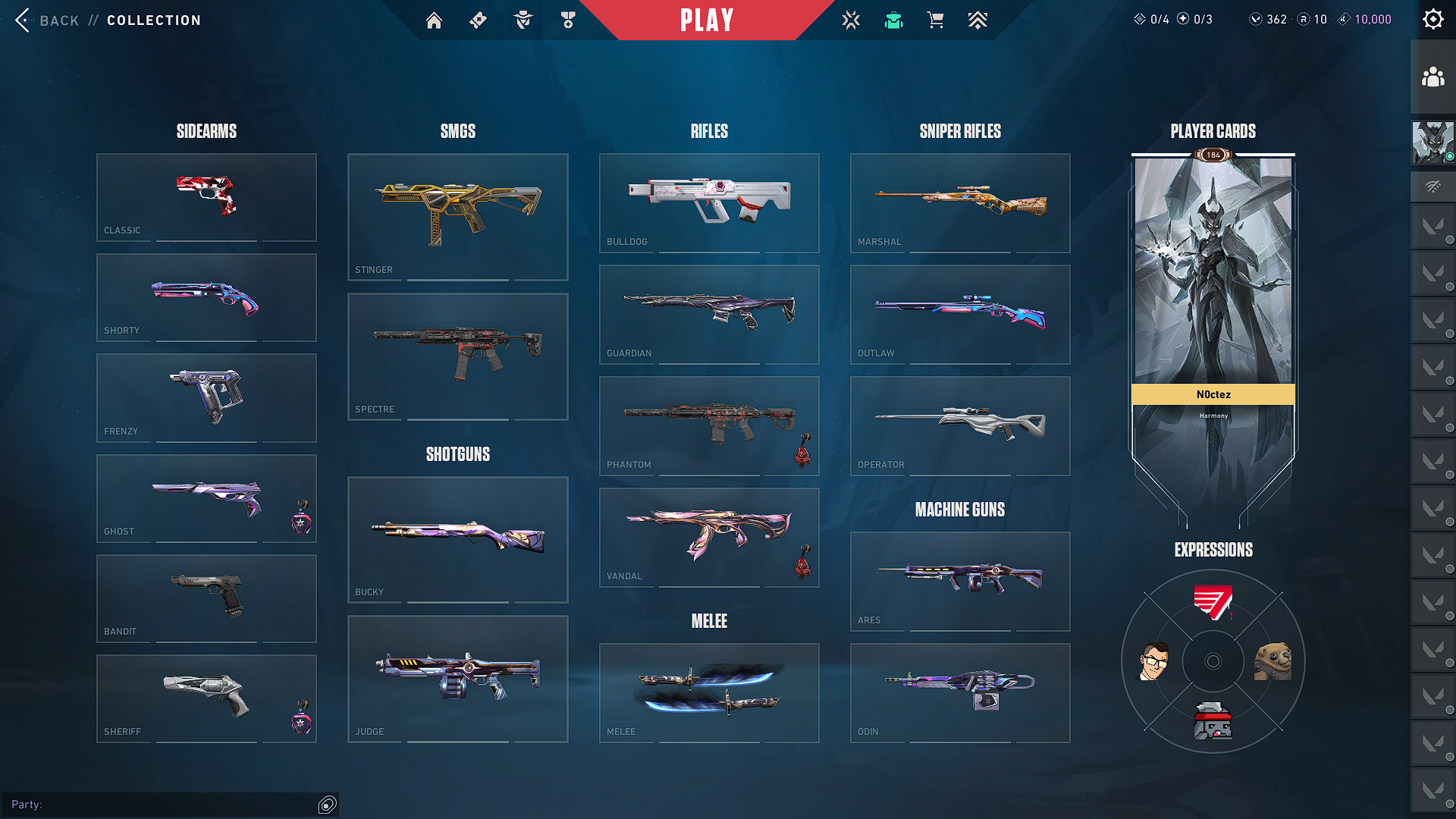Select the Spectre SMG slot

tap(457, 356)
